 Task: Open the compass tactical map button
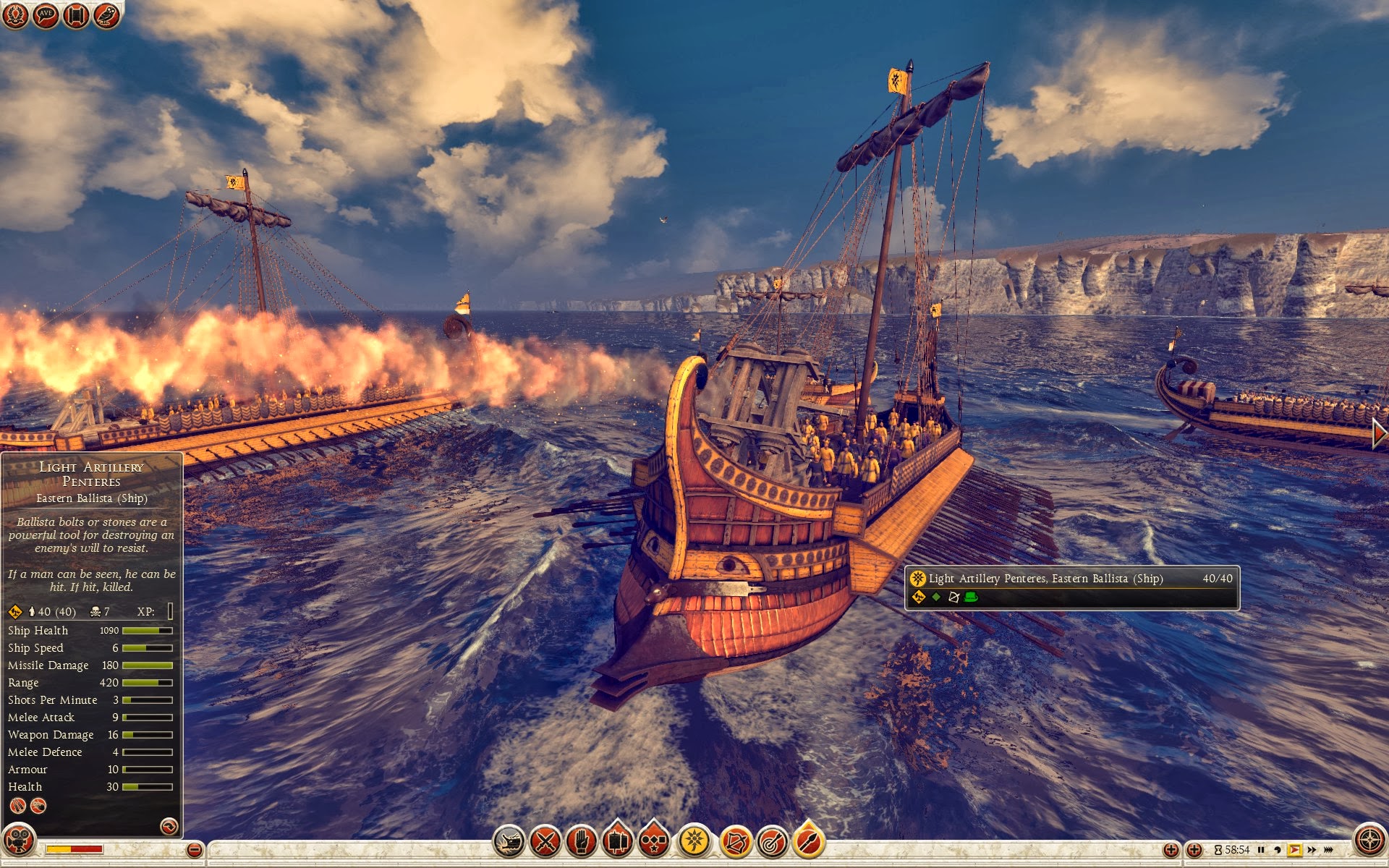pos(1369,841)
